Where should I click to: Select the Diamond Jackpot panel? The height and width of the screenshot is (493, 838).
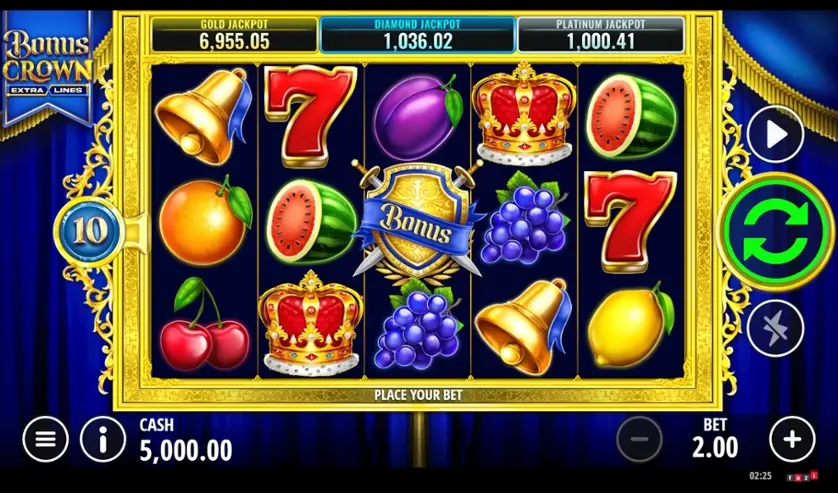(416, 34)
